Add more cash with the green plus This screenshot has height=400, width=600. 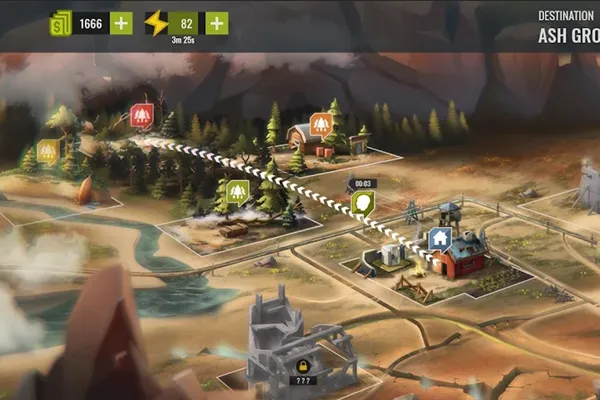point(121,23)
